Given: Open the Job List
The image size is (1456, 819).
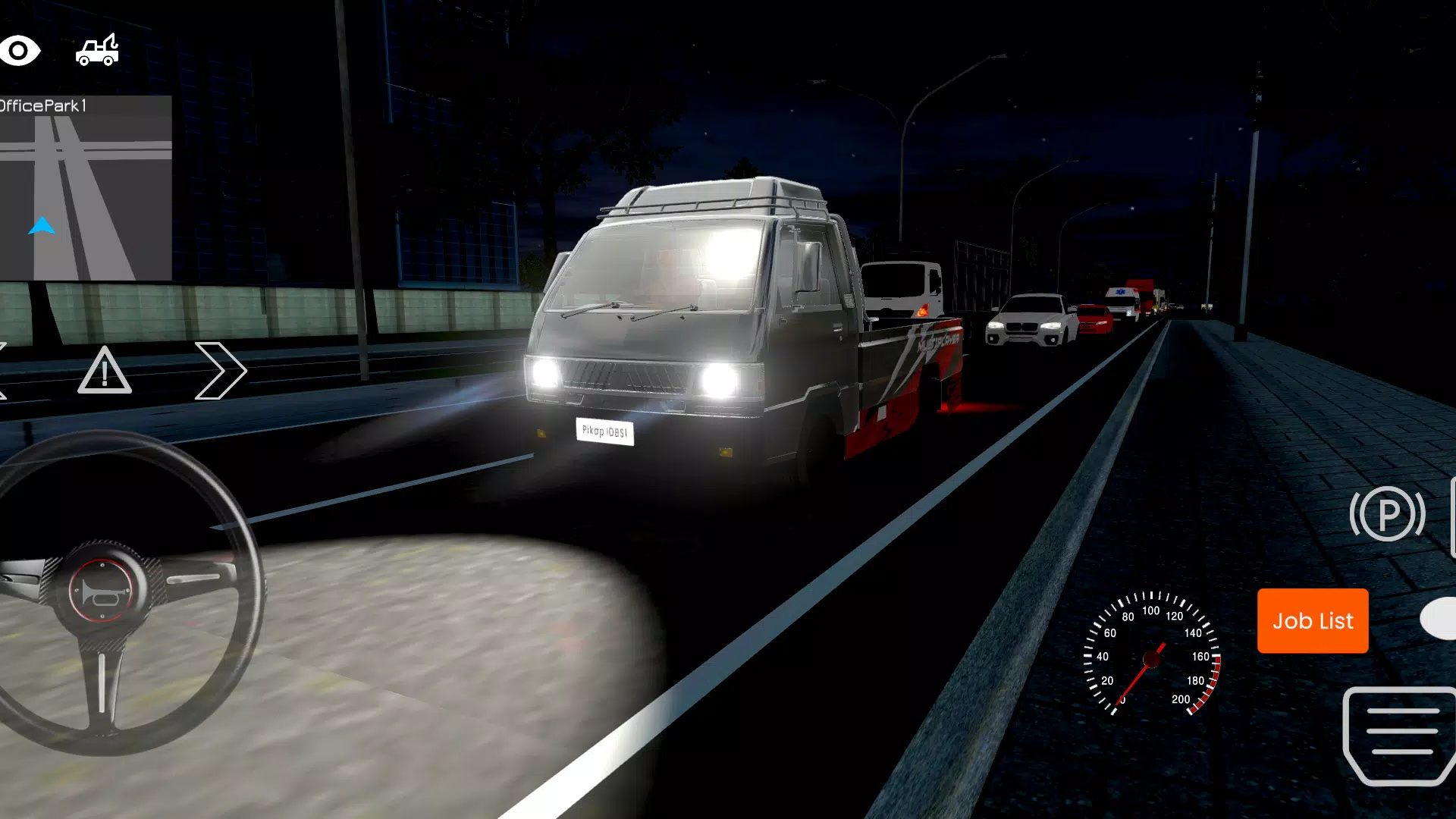Looking at the screenshot, I should 1313,621.
